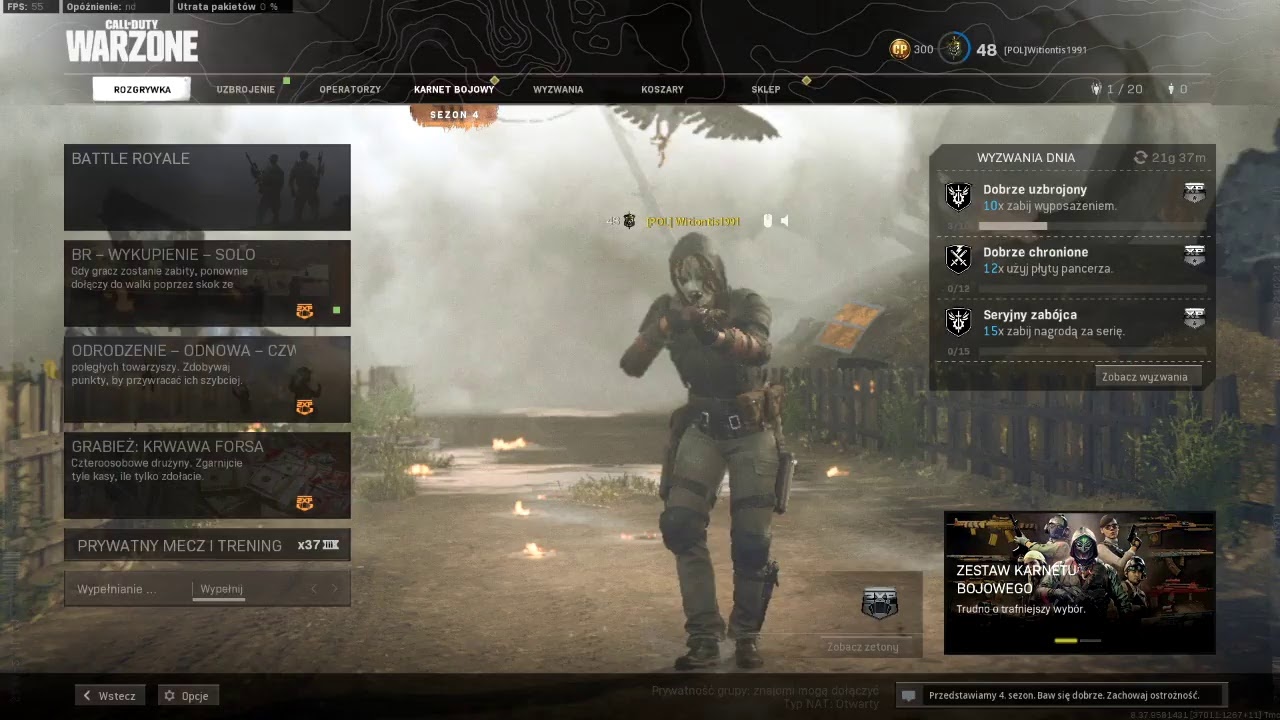The height and width of the screenshot is (720, 1280).
Task: Open the Karnet Bojowy tab
Action: [x=454, y=89]
